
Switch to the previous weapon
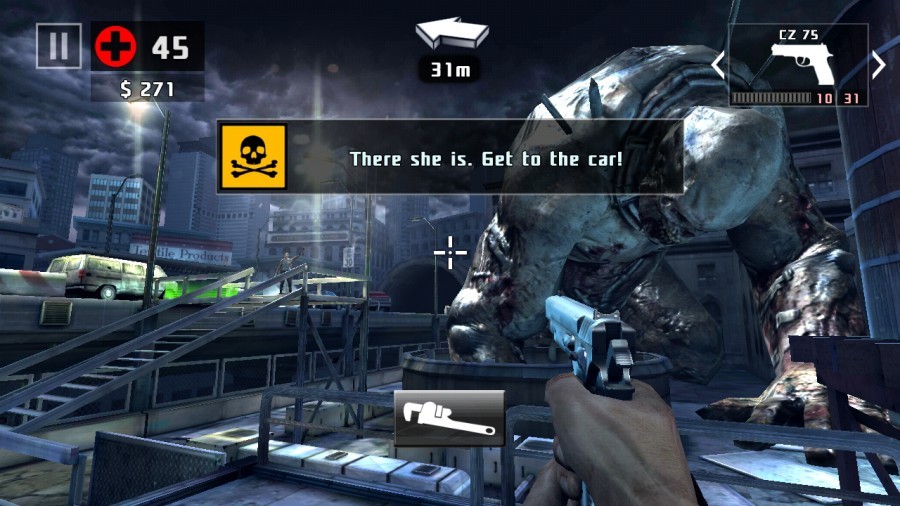pyautogui.click(x=717, y=65)
